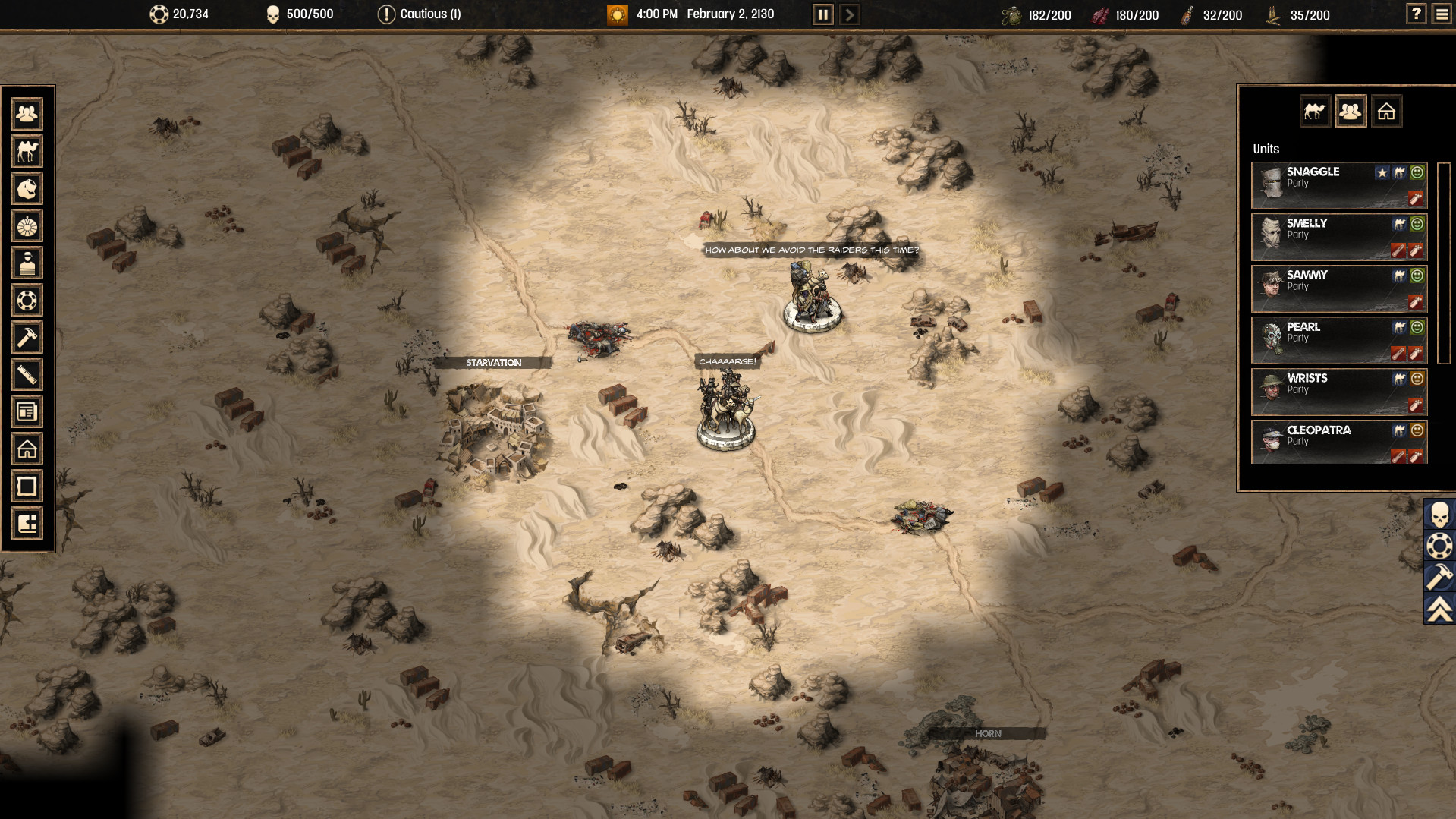This screenshot has width=1456, height=819.
Task: Pause the game clock
Action: (822, 14)
